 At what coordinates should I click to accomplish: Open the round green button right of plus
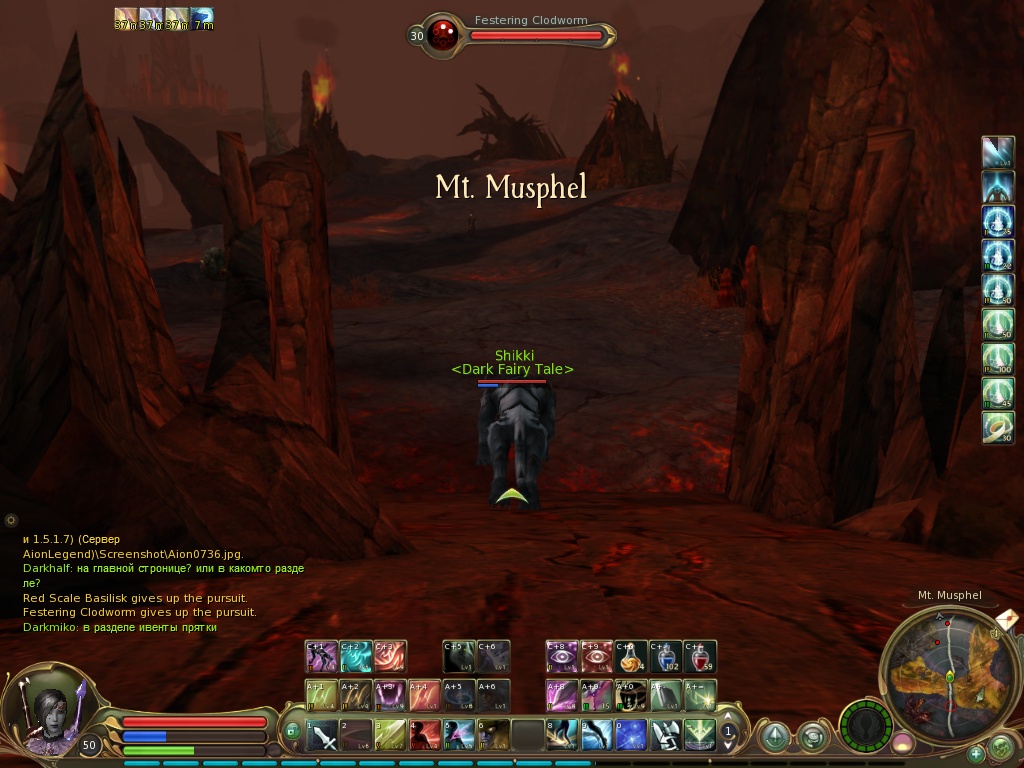[x=1000, y=747]
